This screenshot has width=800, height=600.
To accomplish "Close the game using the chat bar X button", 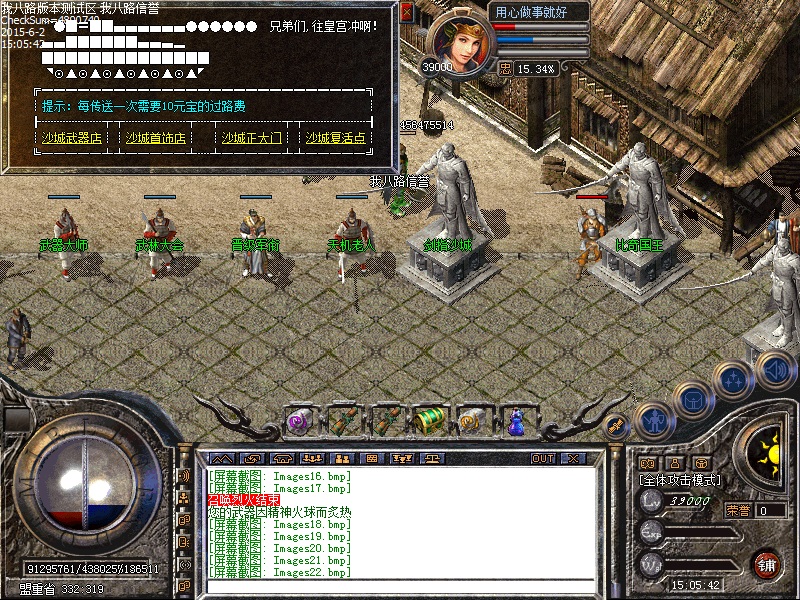I will [x=572, y=458].
